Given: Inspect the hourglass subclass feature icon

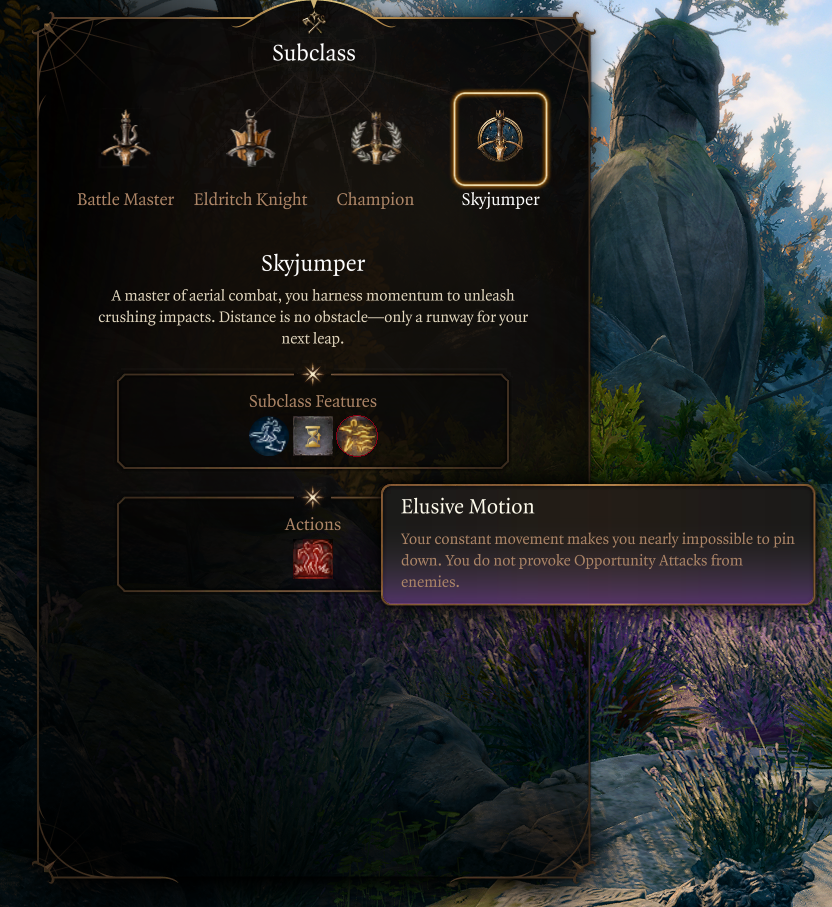Looking at the screenshot, I should pos(313,436).
